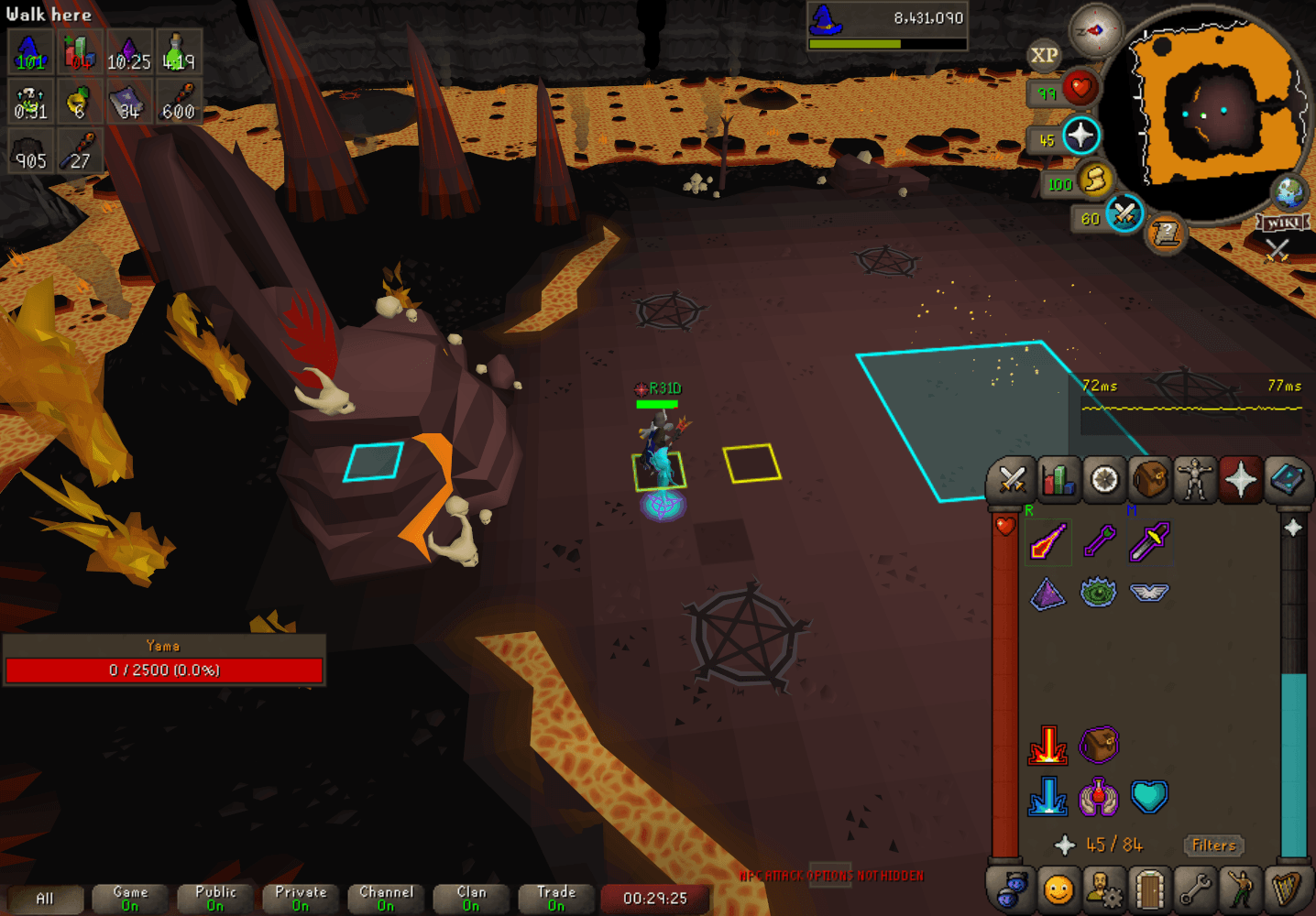Open the Combat Options tab with crossed swords
Image resolution: width=1316 pixels, height=916 pixels.
coord(1012,479)
